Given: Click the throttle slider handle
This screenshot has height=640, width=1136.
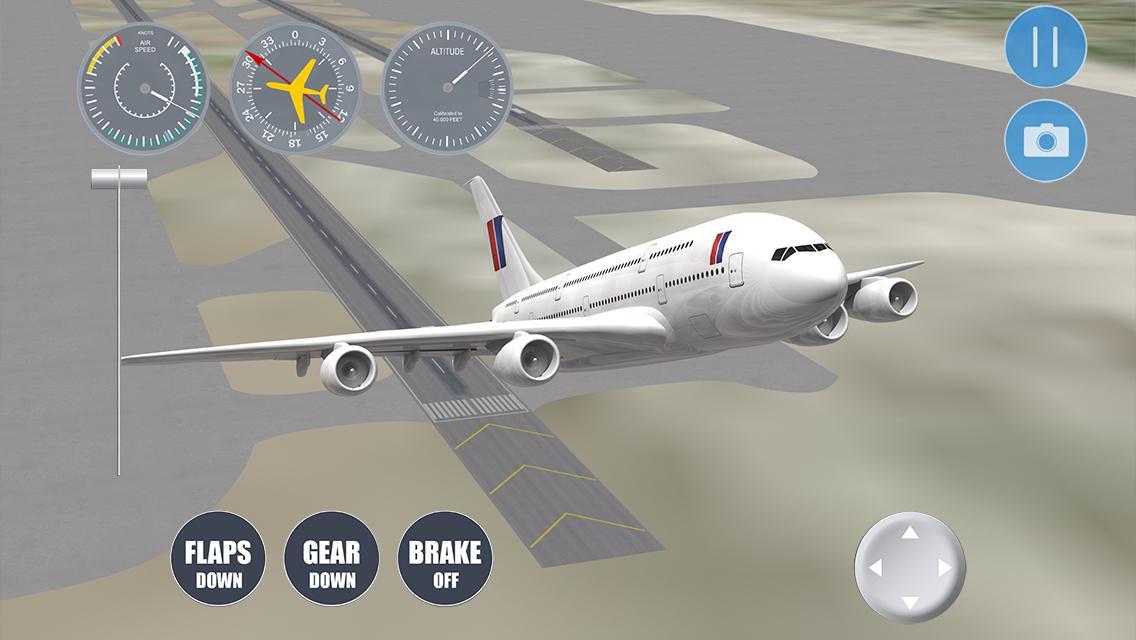Looking at the screenshot, I should (119, 178).
